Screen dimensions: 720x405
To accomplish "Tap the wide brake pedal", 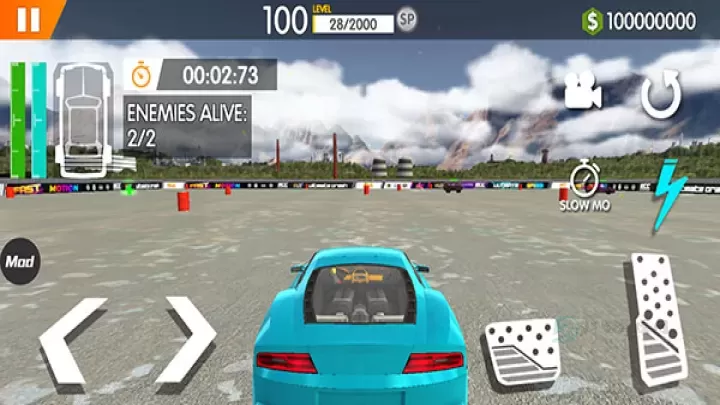I will pyautogui.click(x=522, y=350).
